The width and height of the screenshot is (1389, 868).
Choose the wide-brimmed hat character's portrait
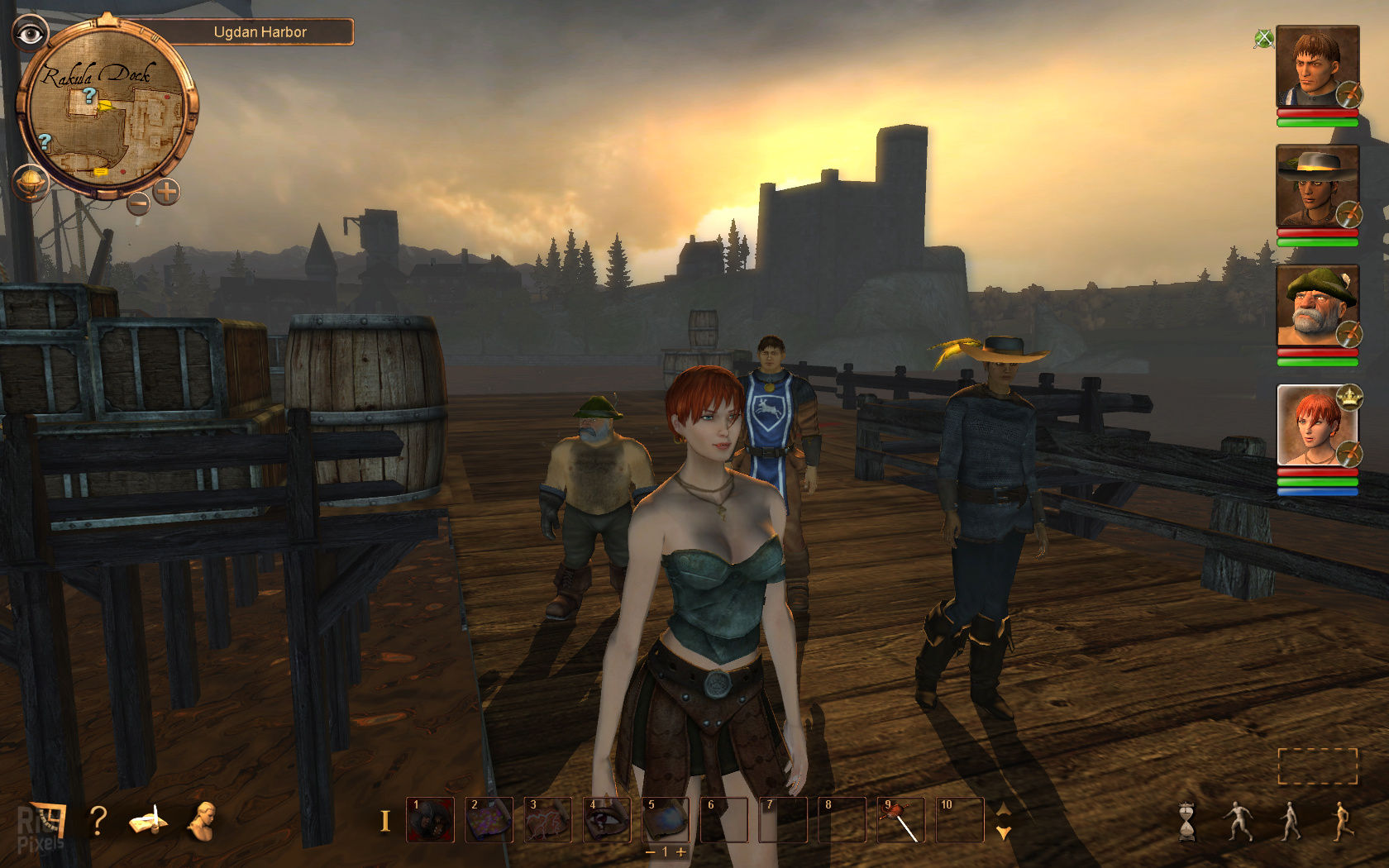tap(1317, 187)
